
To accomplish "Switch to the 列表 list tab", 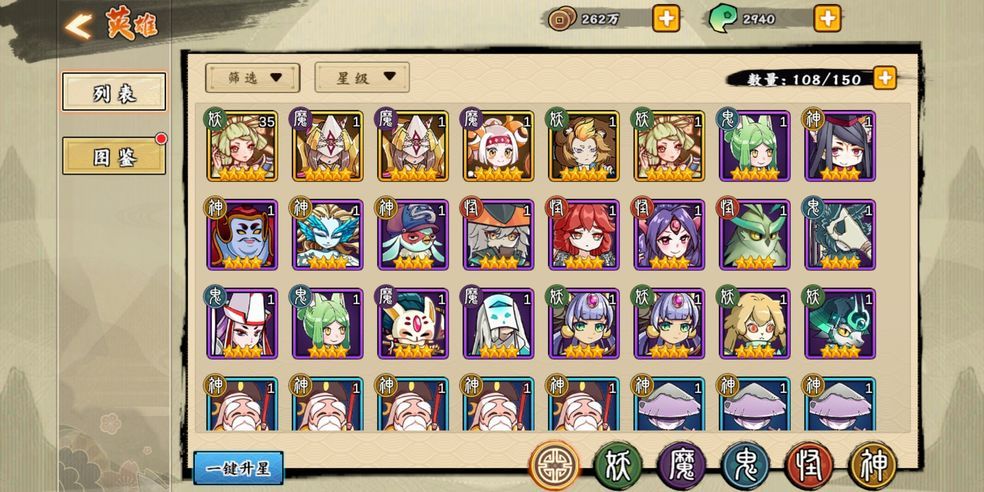I will point(113,93).
